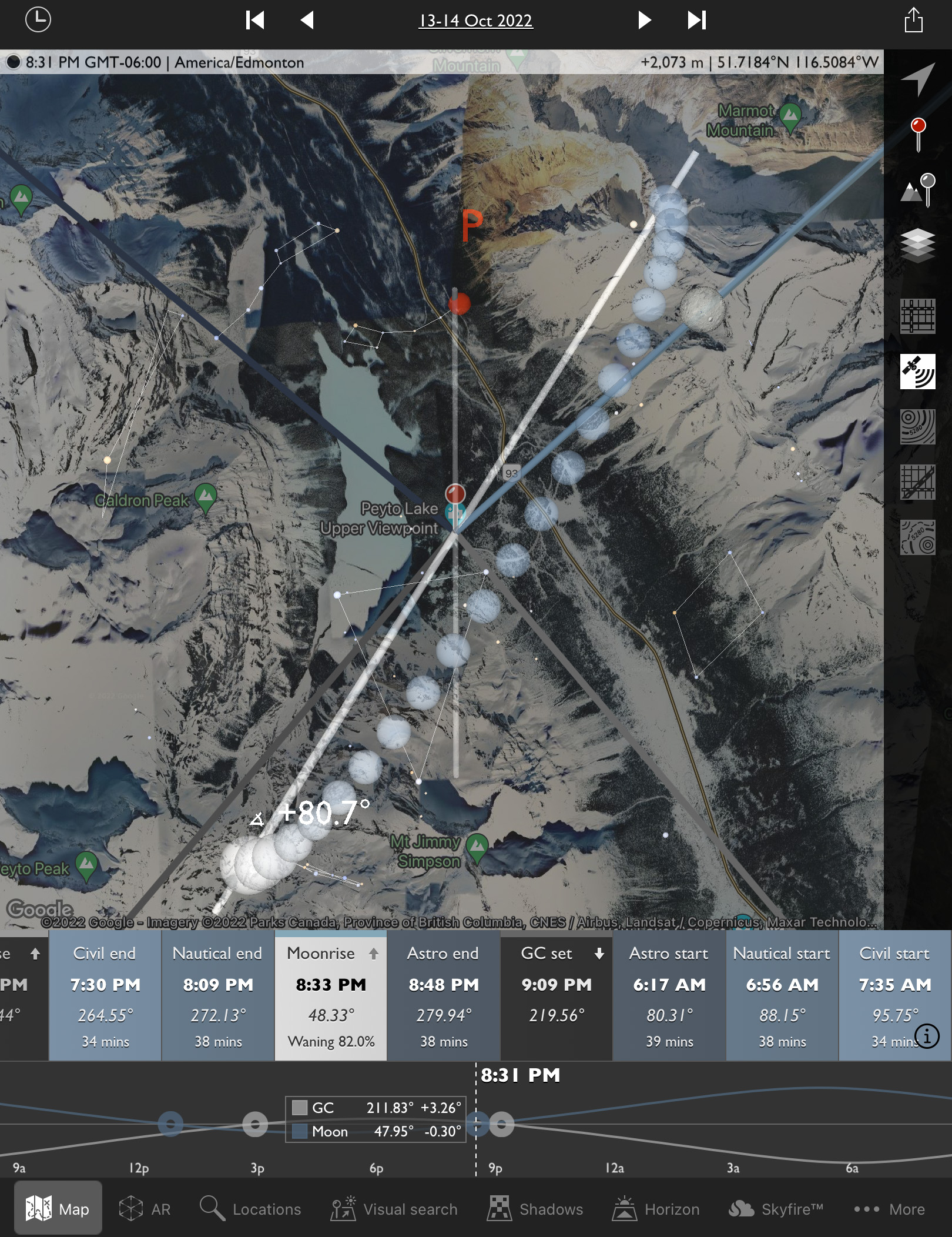Switch to the Skyfire tab
The height and width of the screenshot is (1237, 952).
776,1209
